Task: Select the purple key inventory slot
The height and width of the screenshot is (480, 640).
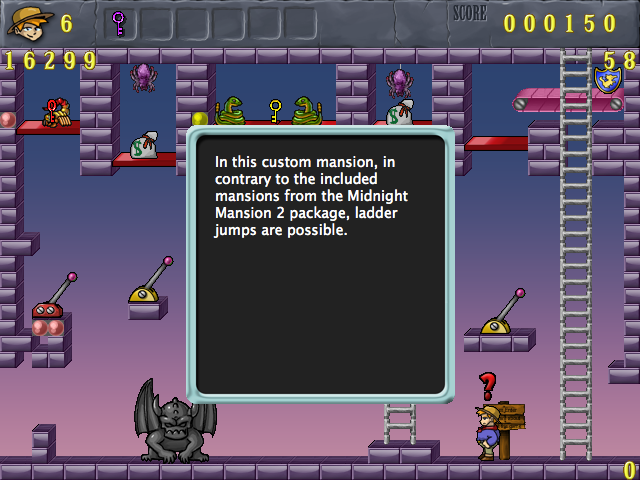Action: pos(119,21)
